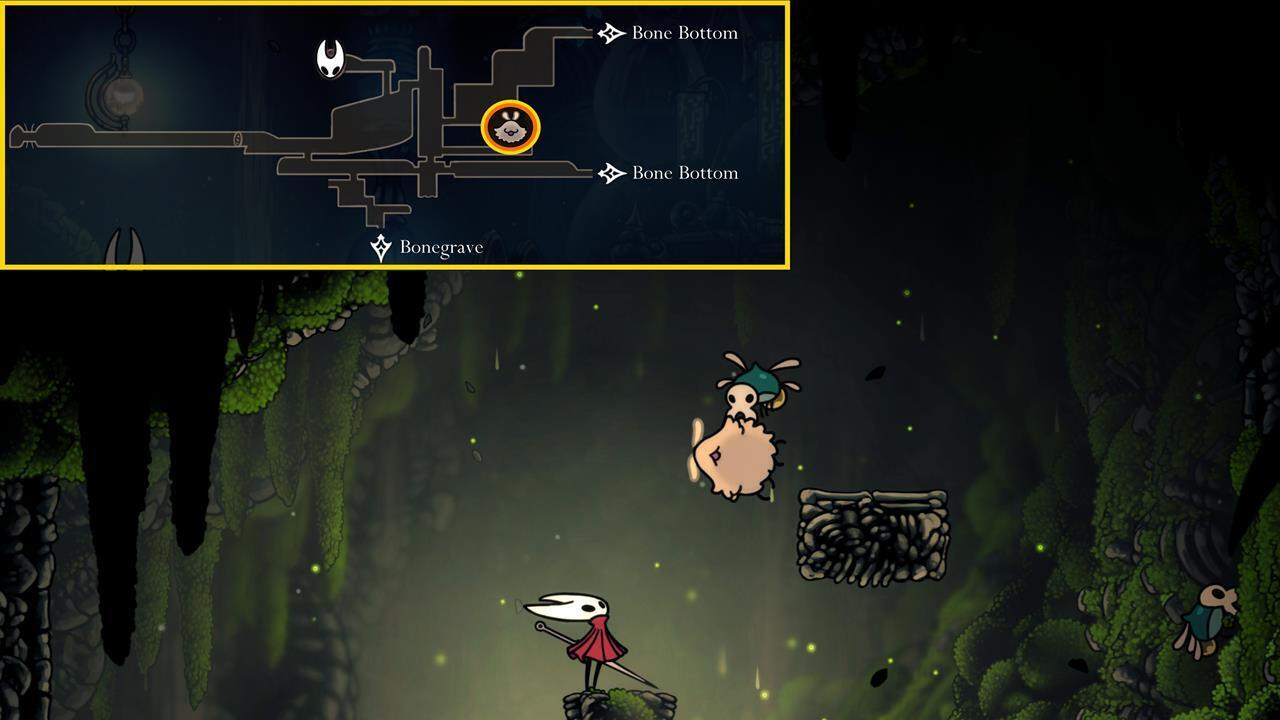
Task: Click Hornet's player marker on the map
Action: point(330,57)
